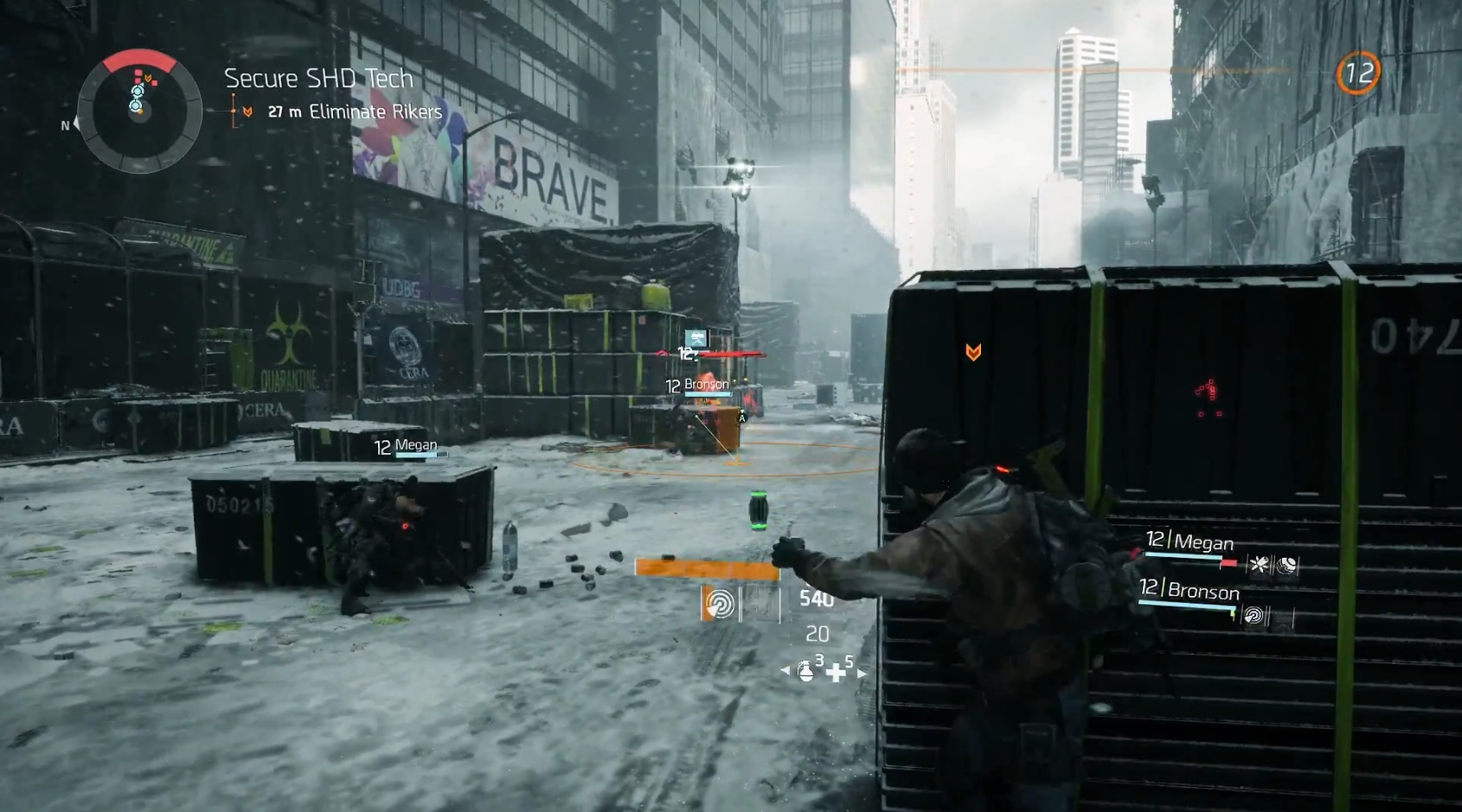Viewport: 1462px width, 812px height.
Task: Select the grenade icon near ammo counter
Action: click(805, 672)
